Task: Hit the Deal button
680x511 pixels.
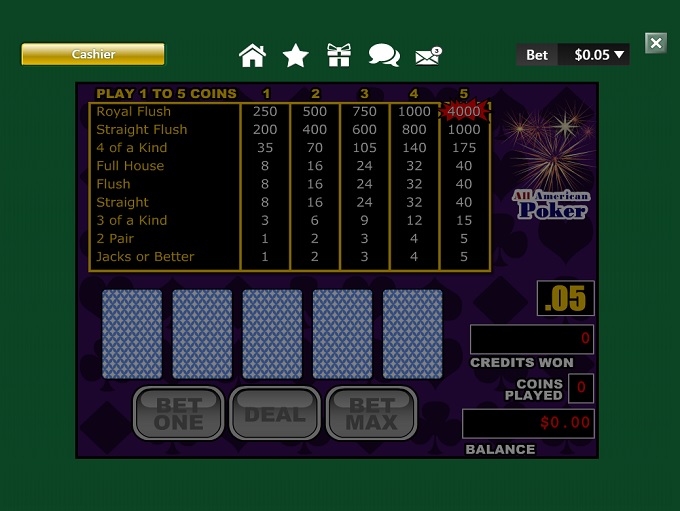Action: pos(275,413)
